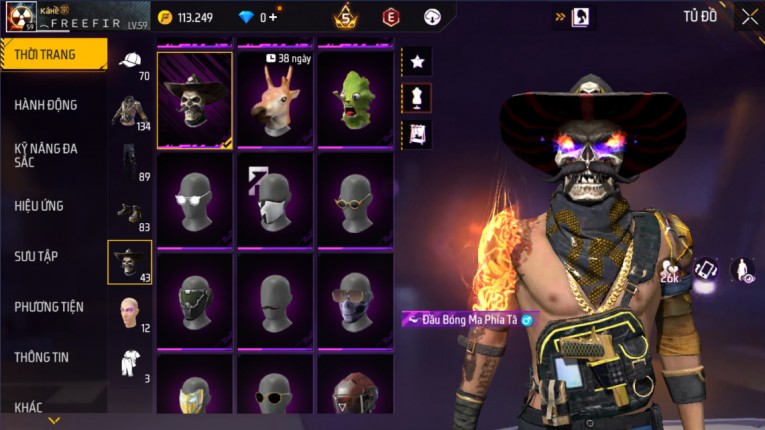Pick the boots shoes subcategory
The height and width of the screenshot is (430, 765).
coord(130,213)
